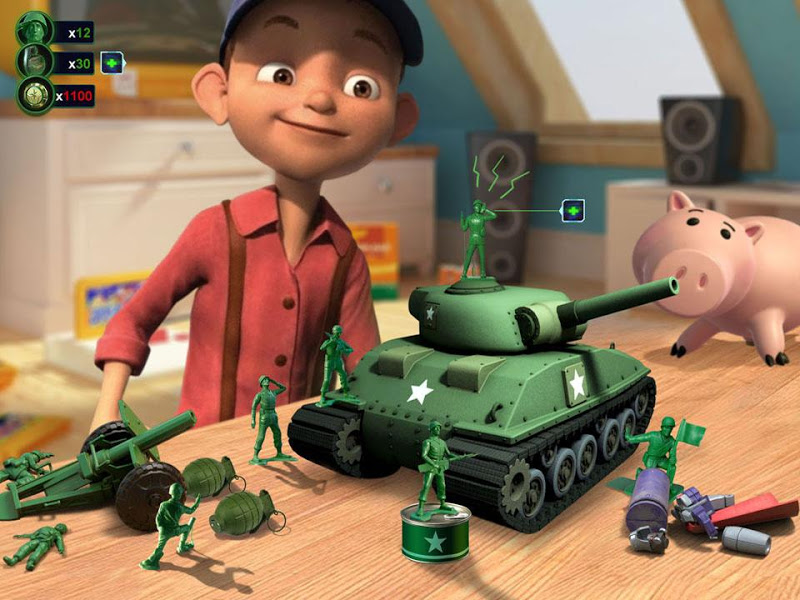Select the grenade resource icon
Screen dimensions: 800x600
point(33,63)
